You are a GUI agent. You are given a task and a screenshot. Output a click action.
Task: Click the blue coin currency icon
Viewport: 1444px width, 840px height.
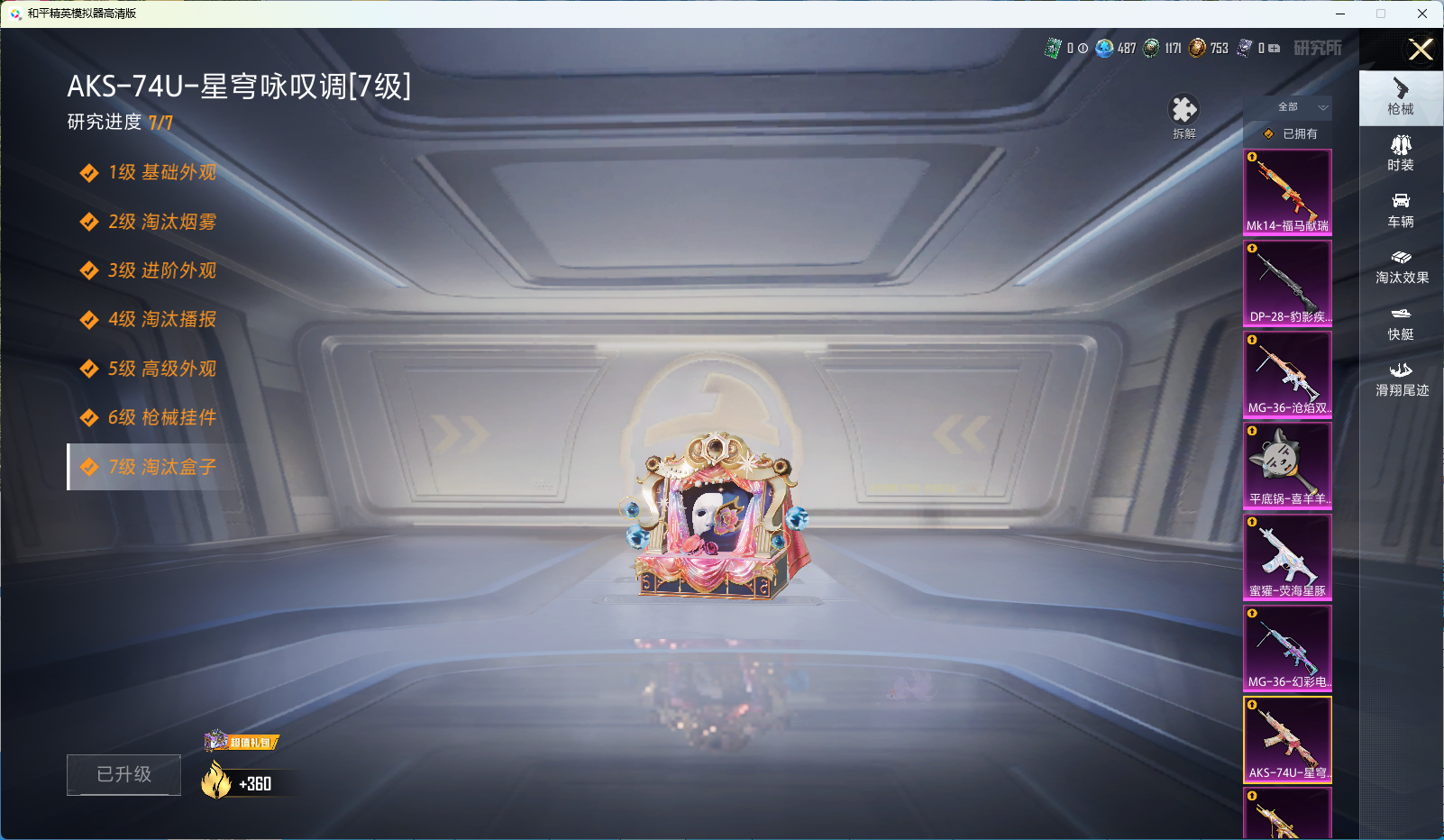pyautogui.click(x=1105, y=50)
